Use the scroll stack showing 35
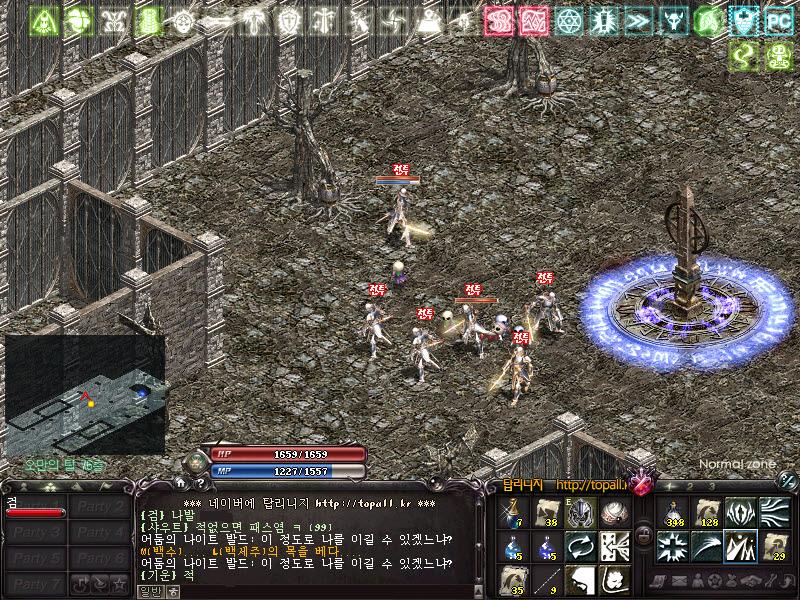The width and height of the screenshot is (800, 600). [x=513, y=580]
